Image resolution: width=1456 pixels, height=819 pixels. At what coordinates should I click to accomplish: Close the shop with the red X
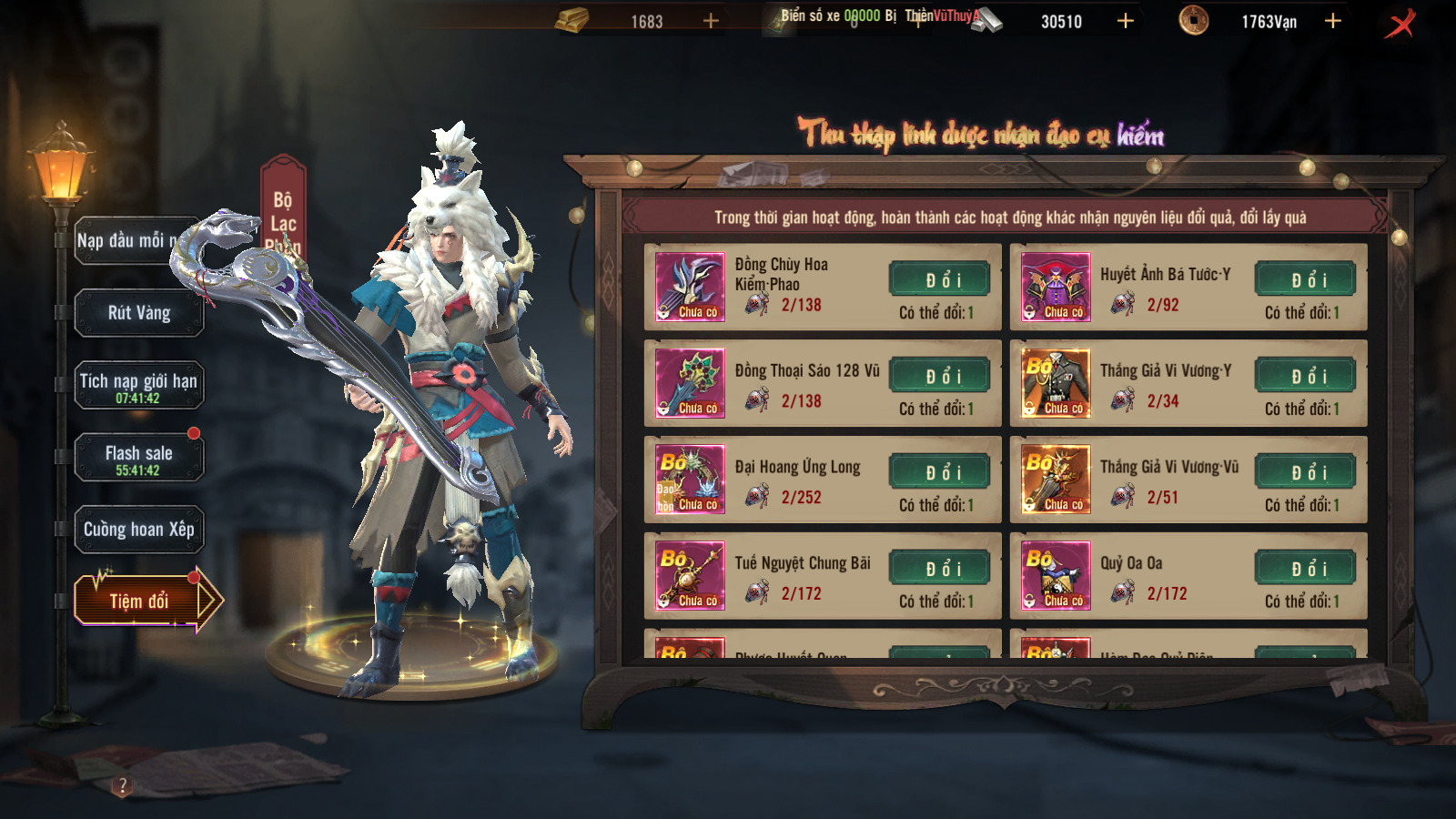click(x=1400, y=23)
